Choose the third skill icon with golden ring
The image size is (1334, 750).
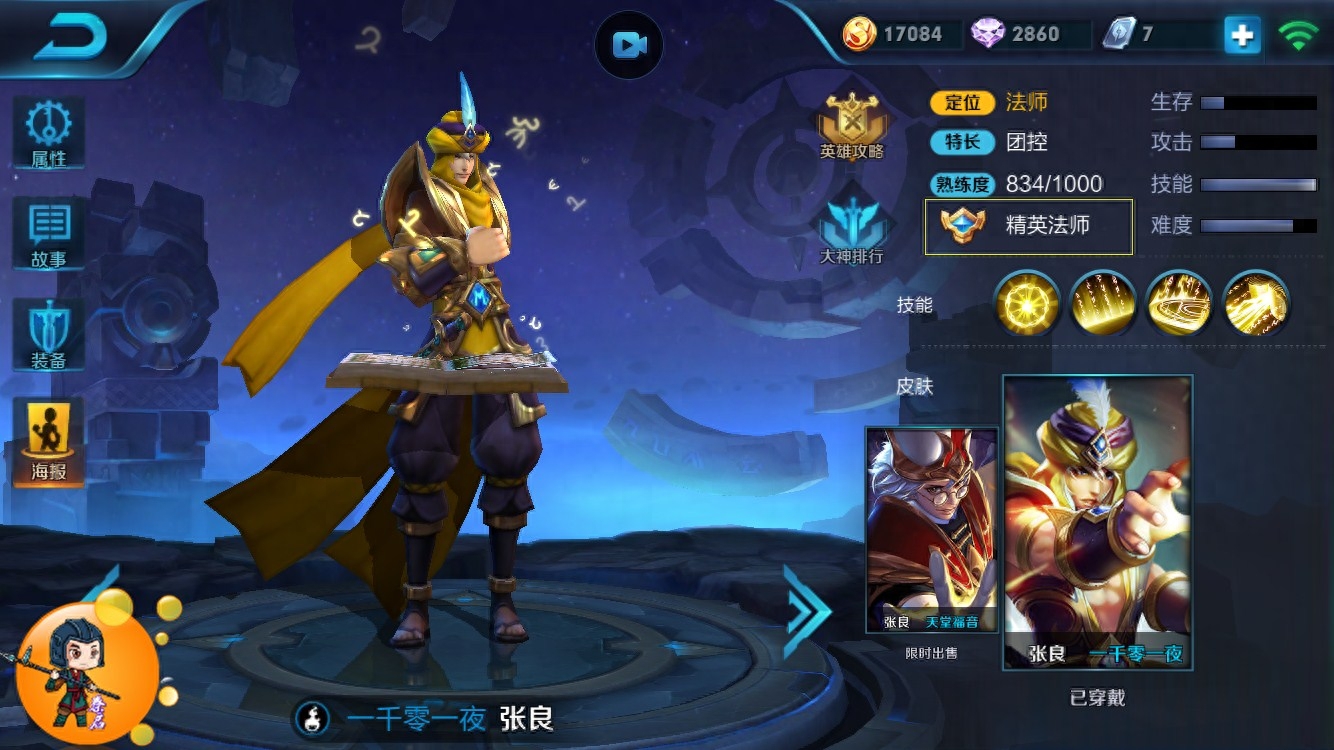(1179, 303)
